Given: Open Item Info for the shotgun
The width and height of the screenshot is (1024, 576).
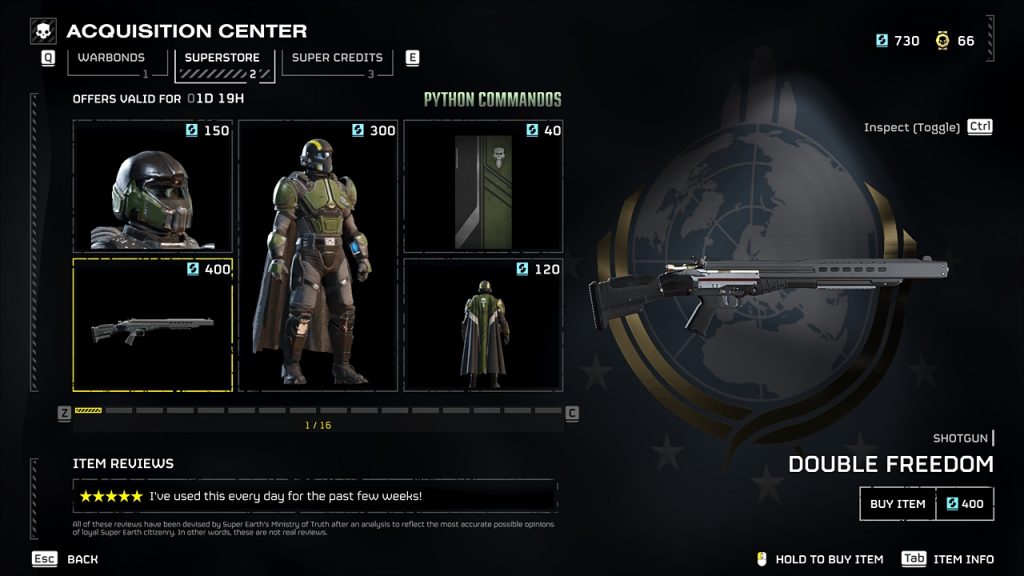Looking at the screenshot, I should (950, 559).
